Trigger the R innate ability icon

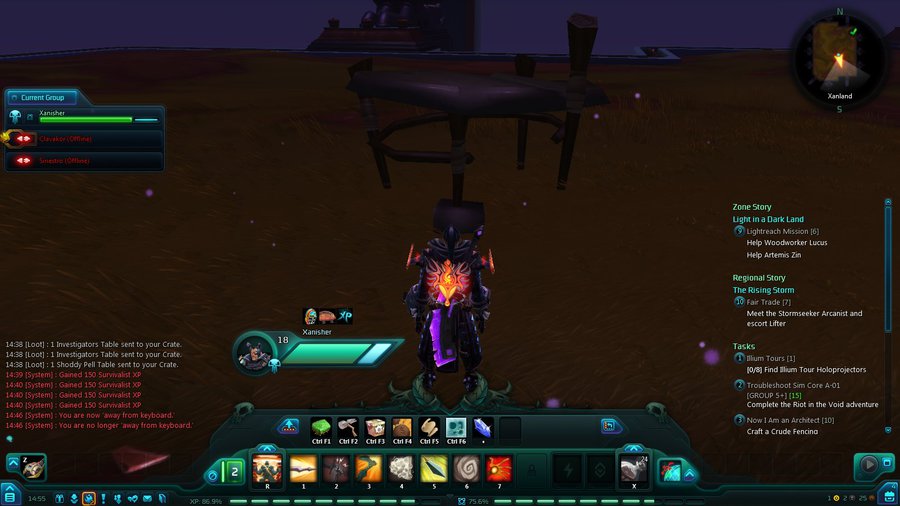tap(268, 468)
